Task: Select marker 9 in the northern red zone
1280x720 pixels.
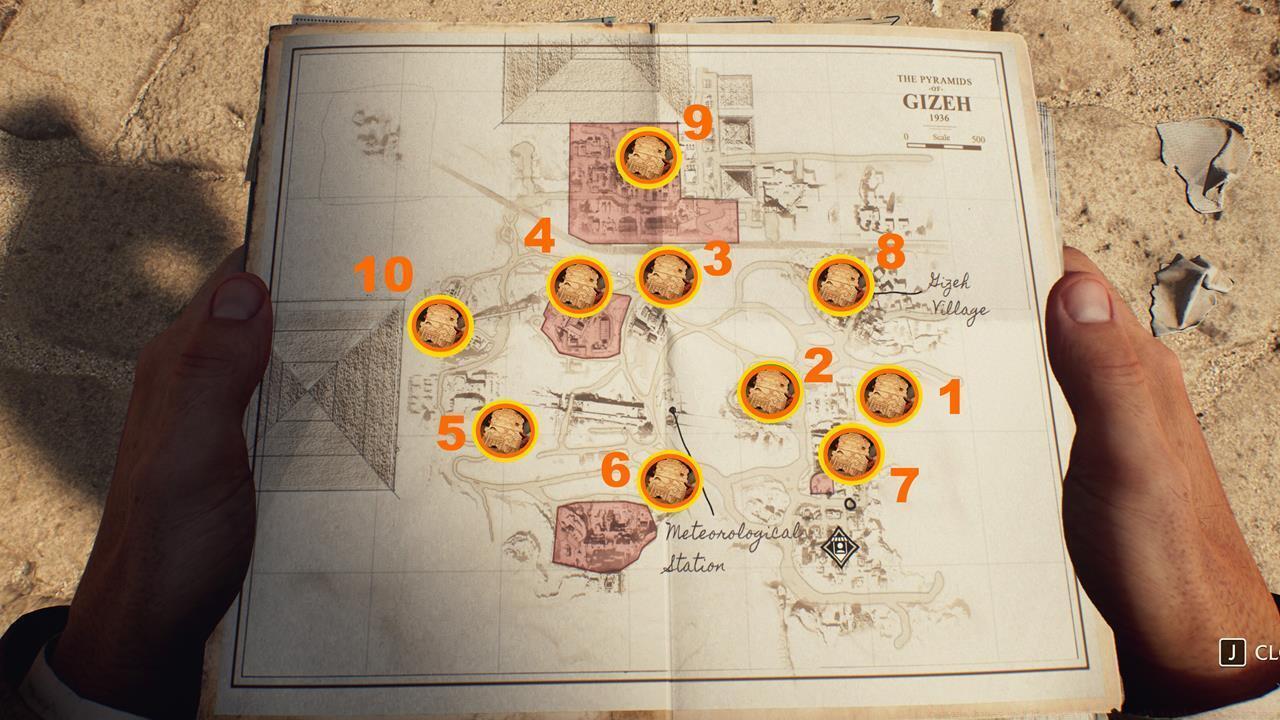Action: (x=648, y=158)
